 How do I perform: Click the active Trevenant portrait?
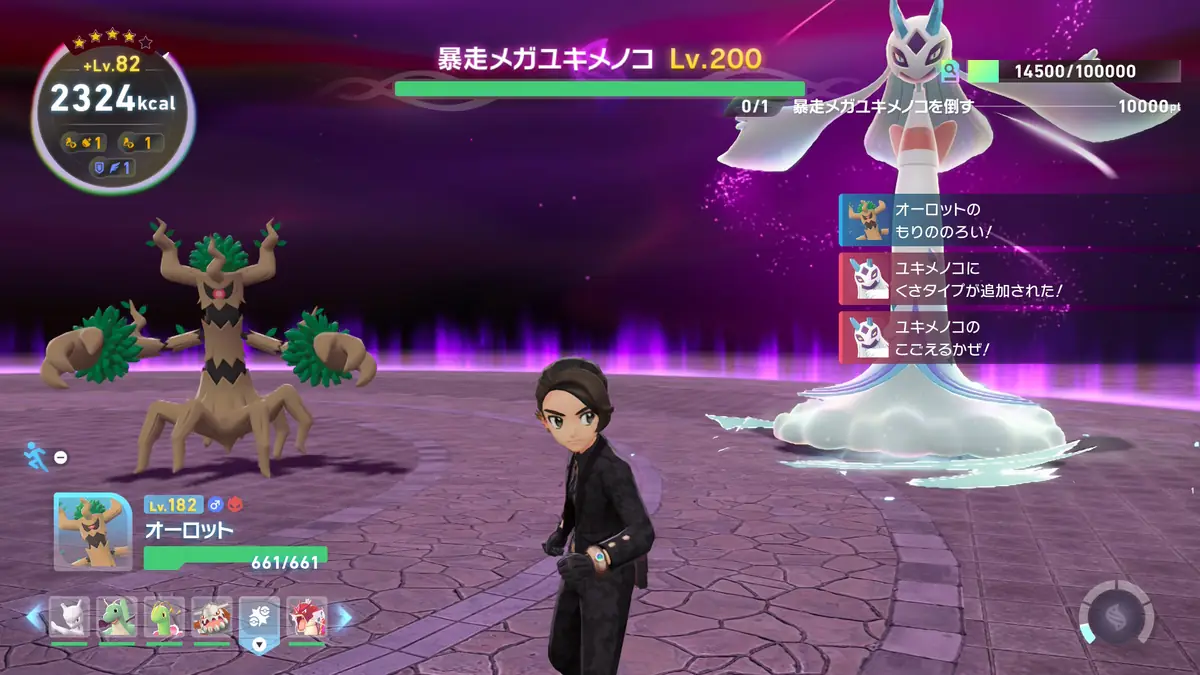[x=93, y=531]
